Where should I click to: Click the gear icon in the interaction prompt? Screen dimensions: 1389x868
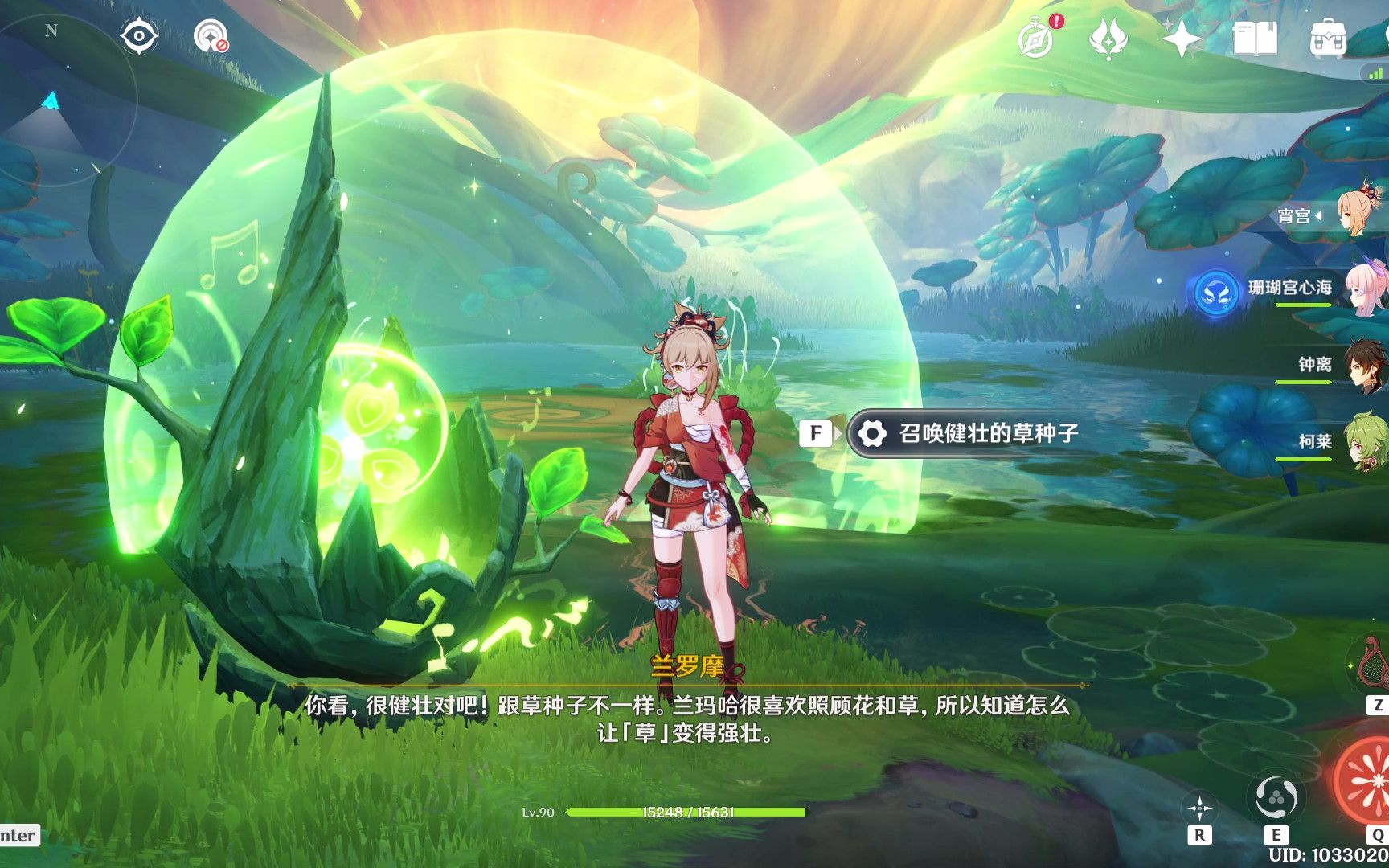pos(874,433)
